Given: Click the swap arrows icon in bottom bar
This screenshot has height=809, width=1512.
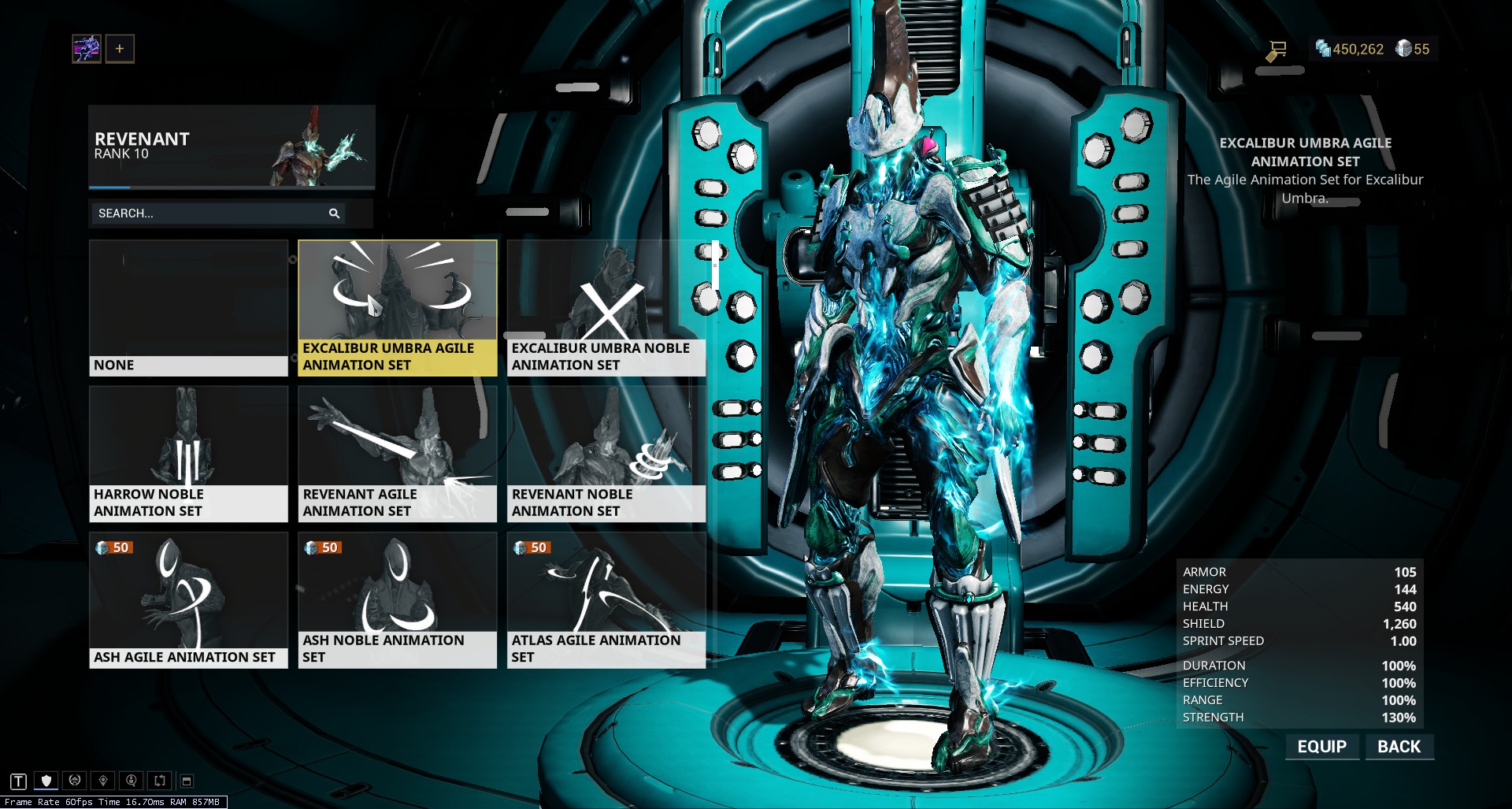Looking at the screenshot, I should tap(160, 781).
